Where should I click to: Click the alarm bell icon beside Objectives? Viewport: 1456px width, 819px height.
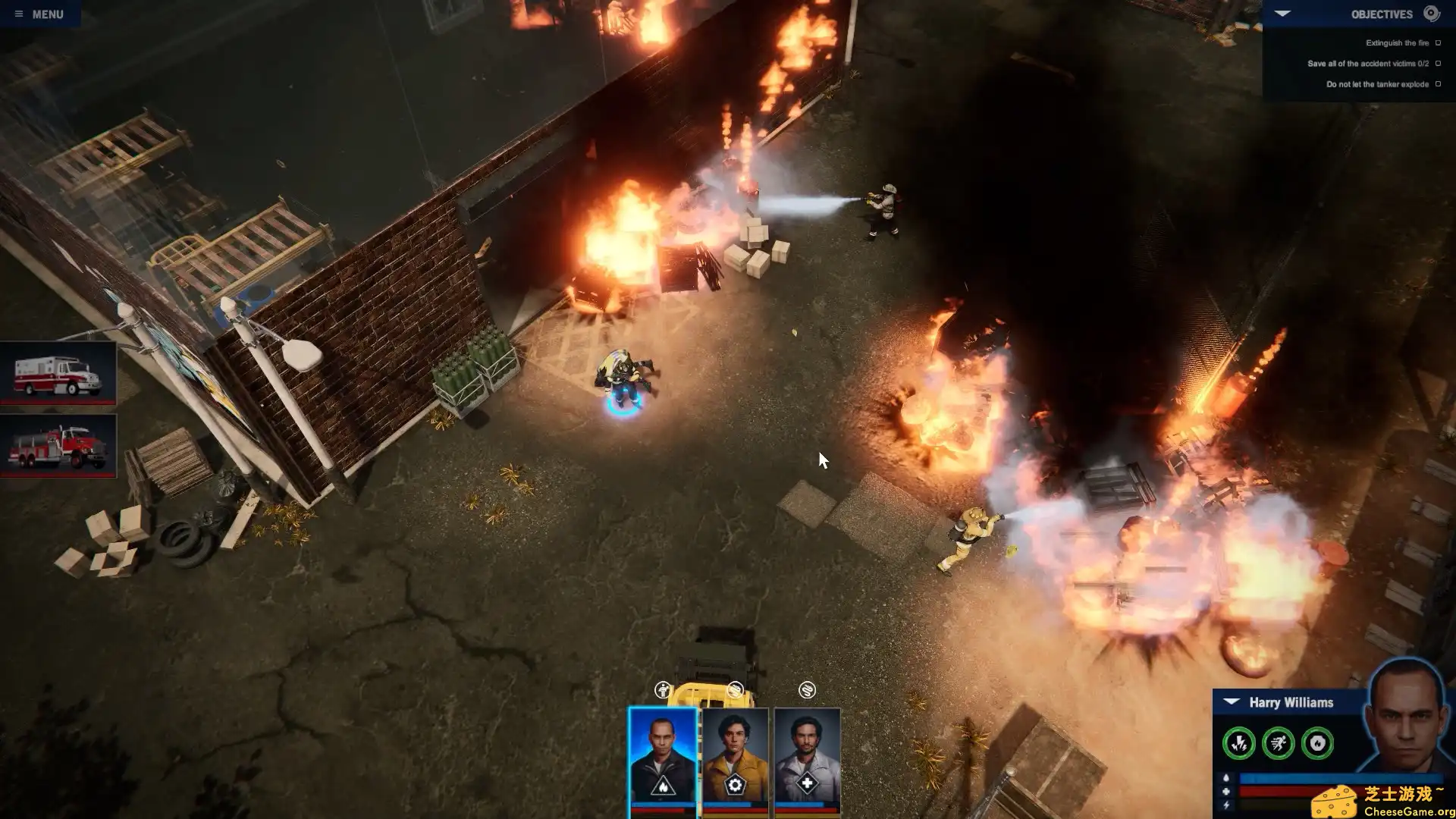click(1431, 13)
